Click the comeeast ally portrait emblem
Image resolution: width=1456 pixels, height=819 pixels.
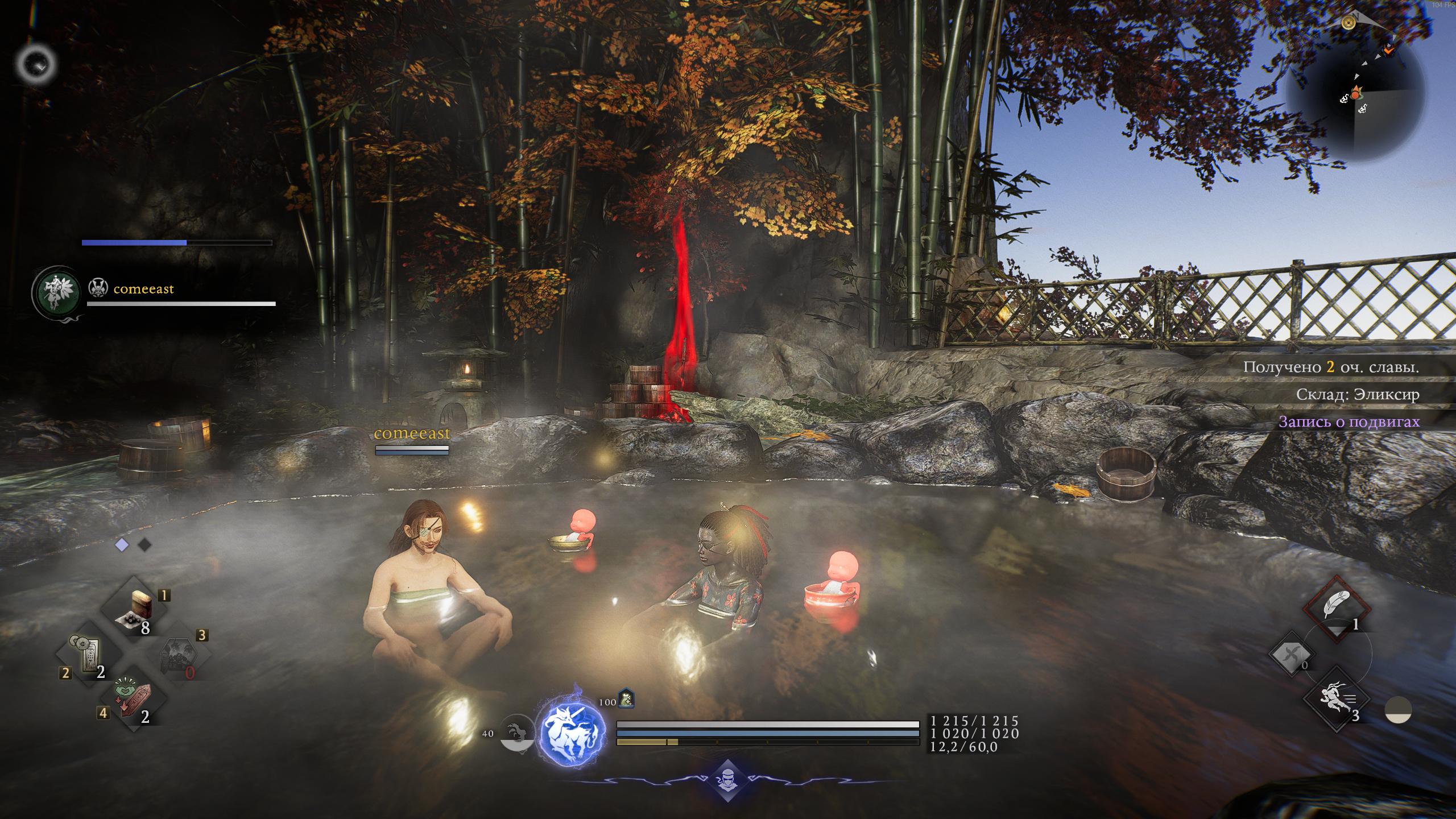(57, 292)
